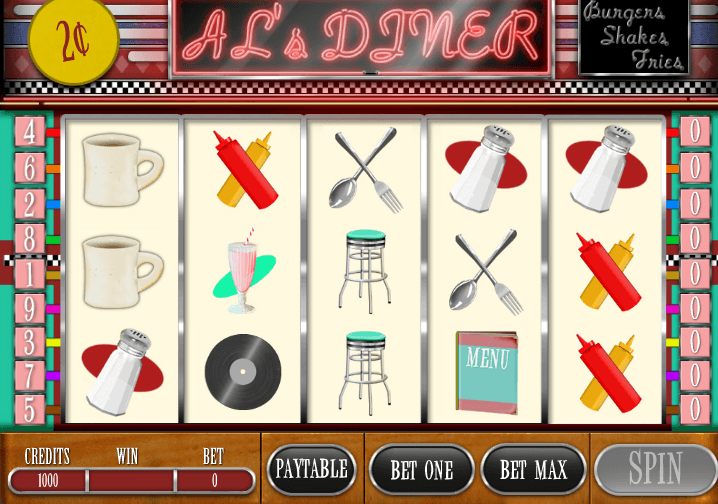Select payline number 1
Screen dimensions: 718x504
click(x=29, y=273)
